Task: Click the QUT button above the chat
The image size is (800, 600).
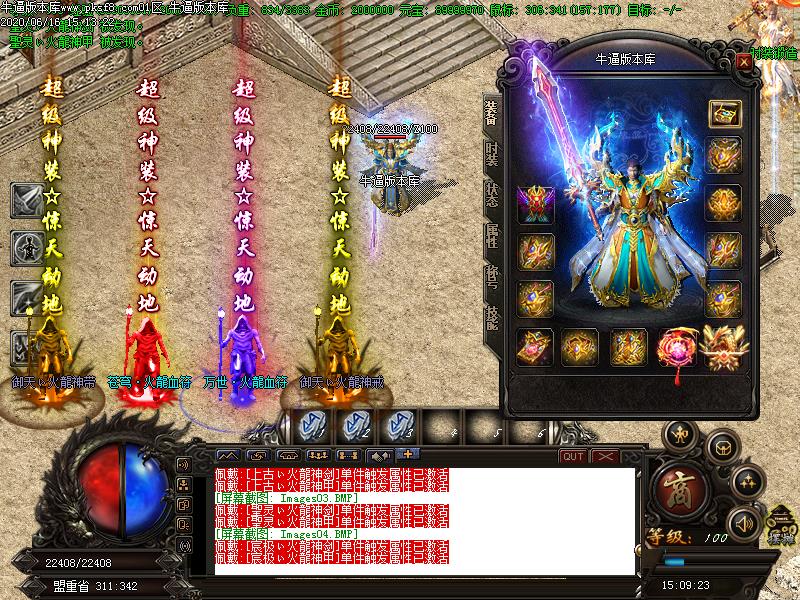Action: pos(573,456)
